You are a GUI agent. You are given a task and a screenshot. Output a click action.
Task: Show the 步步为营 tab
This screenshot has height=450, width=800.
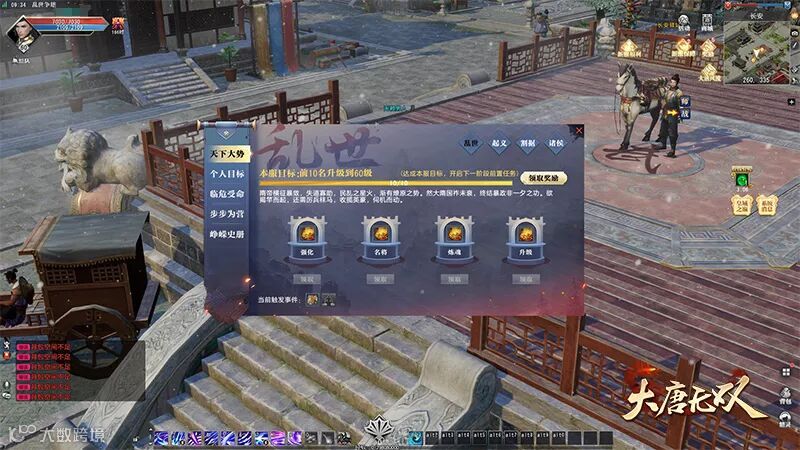click(226, 213)
